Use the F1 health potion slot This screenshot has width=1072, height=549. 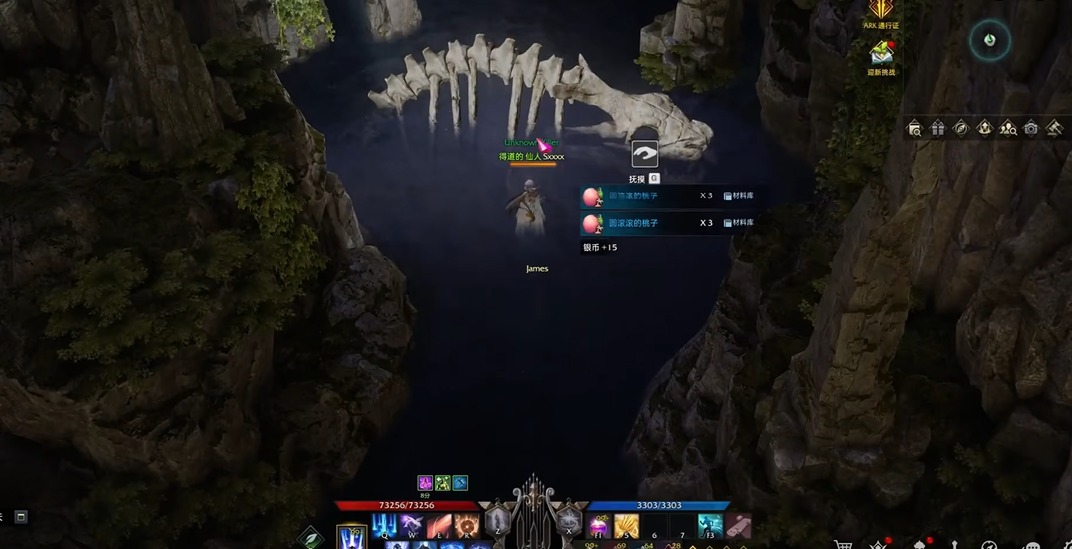click(x=599, y=526)
